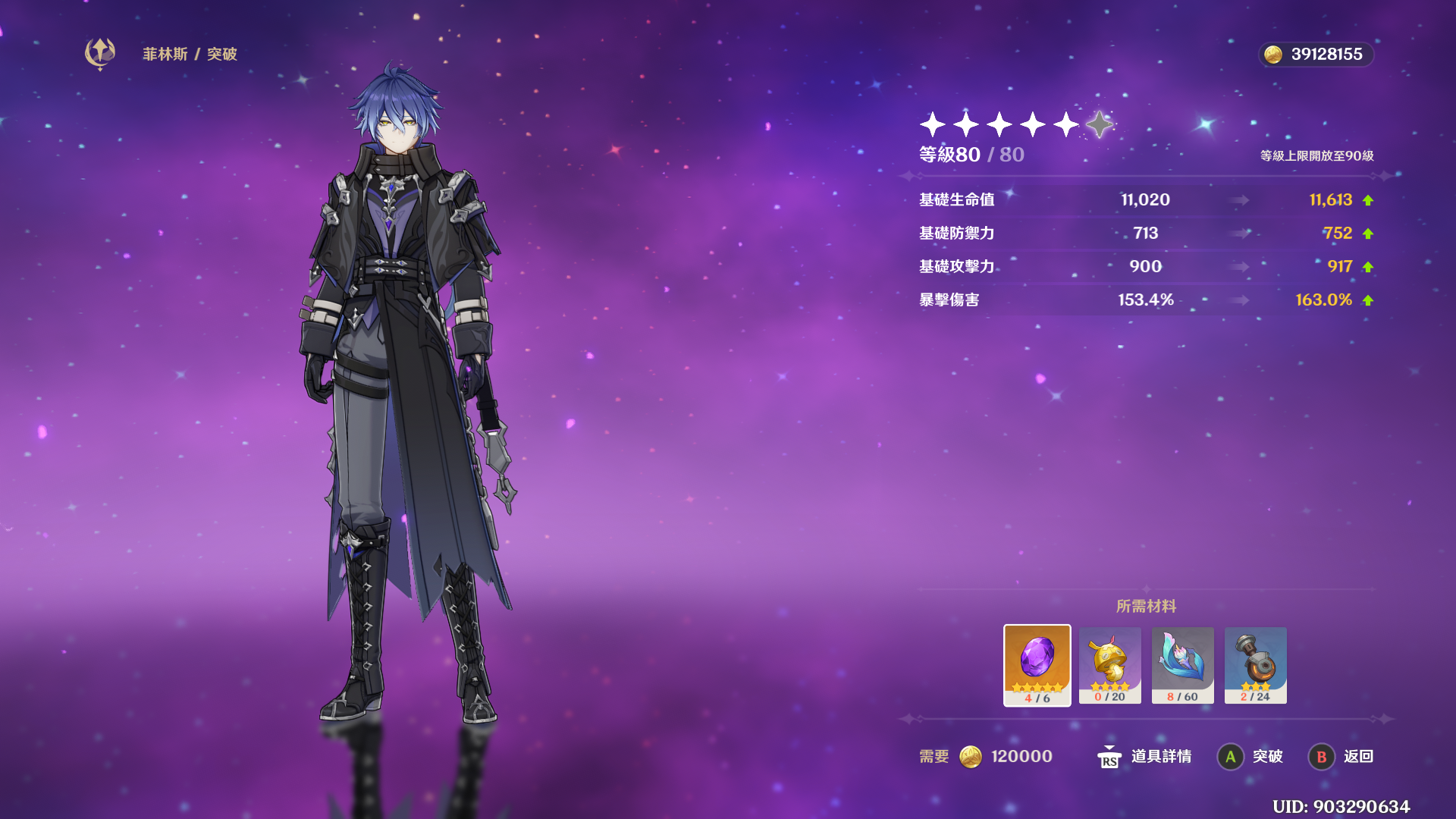Select the golden material showing 0/20
Image resolution: width=1456 pixels, height=819 pixels.
[1109, 664]
